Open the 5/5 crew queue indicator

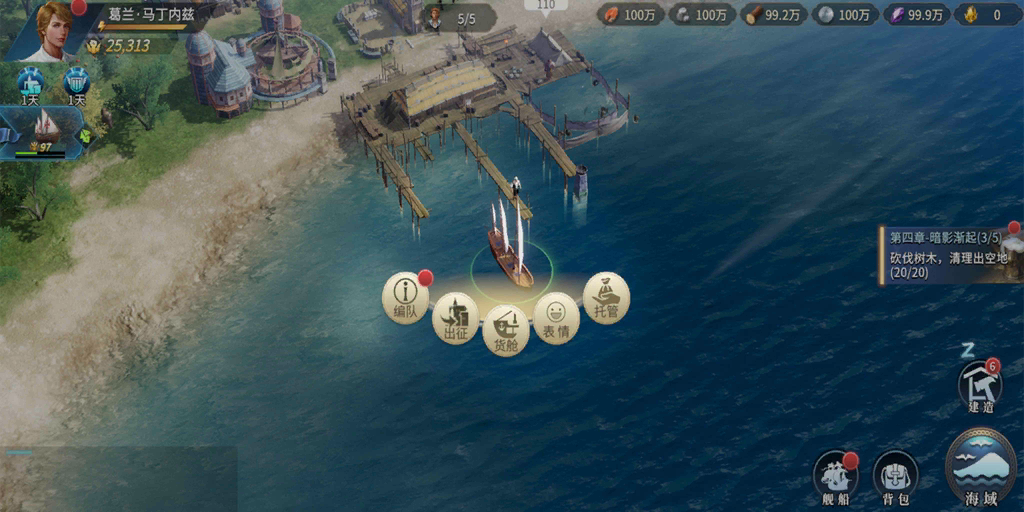(x=458, y=18)
